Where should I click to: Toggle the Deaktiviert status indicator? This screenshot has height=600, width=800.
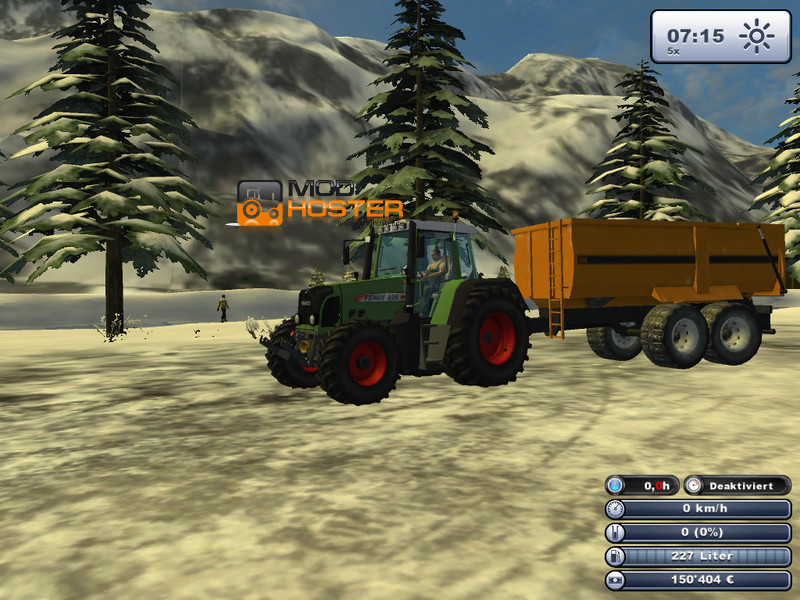[737, 485]
